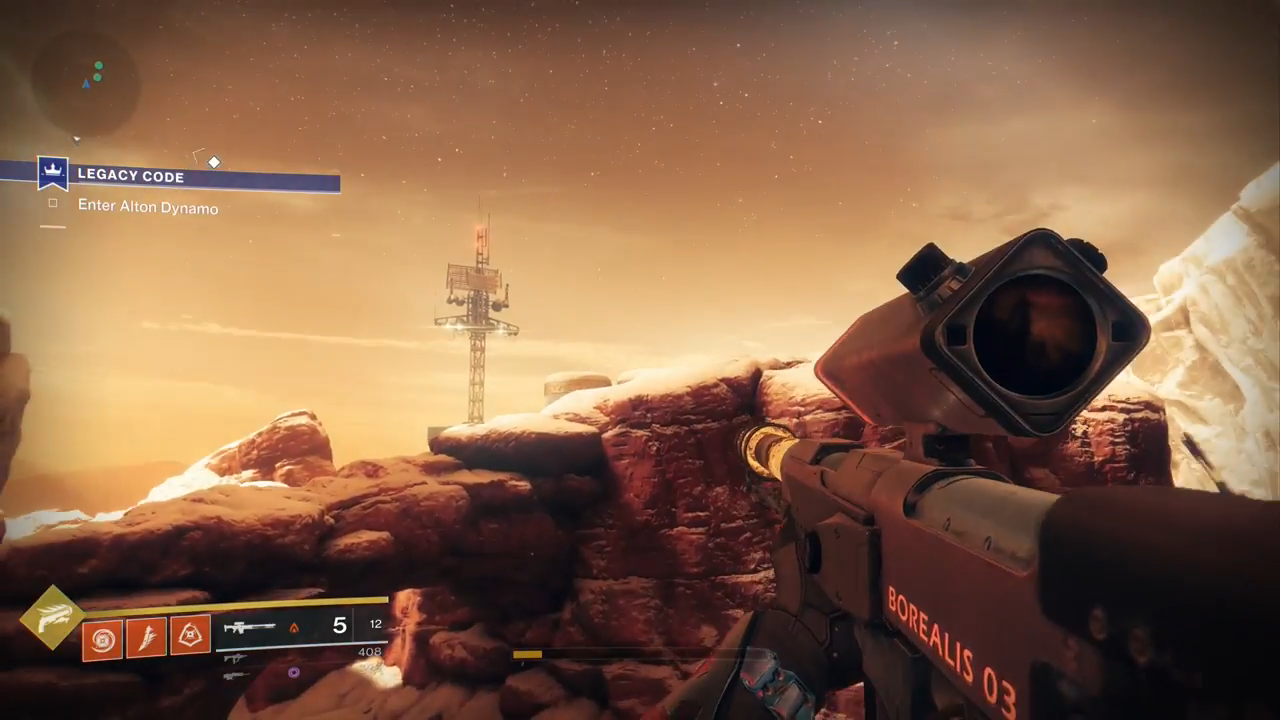The height and width of the screenshot is (720, 1280).
Task: Select the equipped sniper rifle icon
Action: [250, 628]
